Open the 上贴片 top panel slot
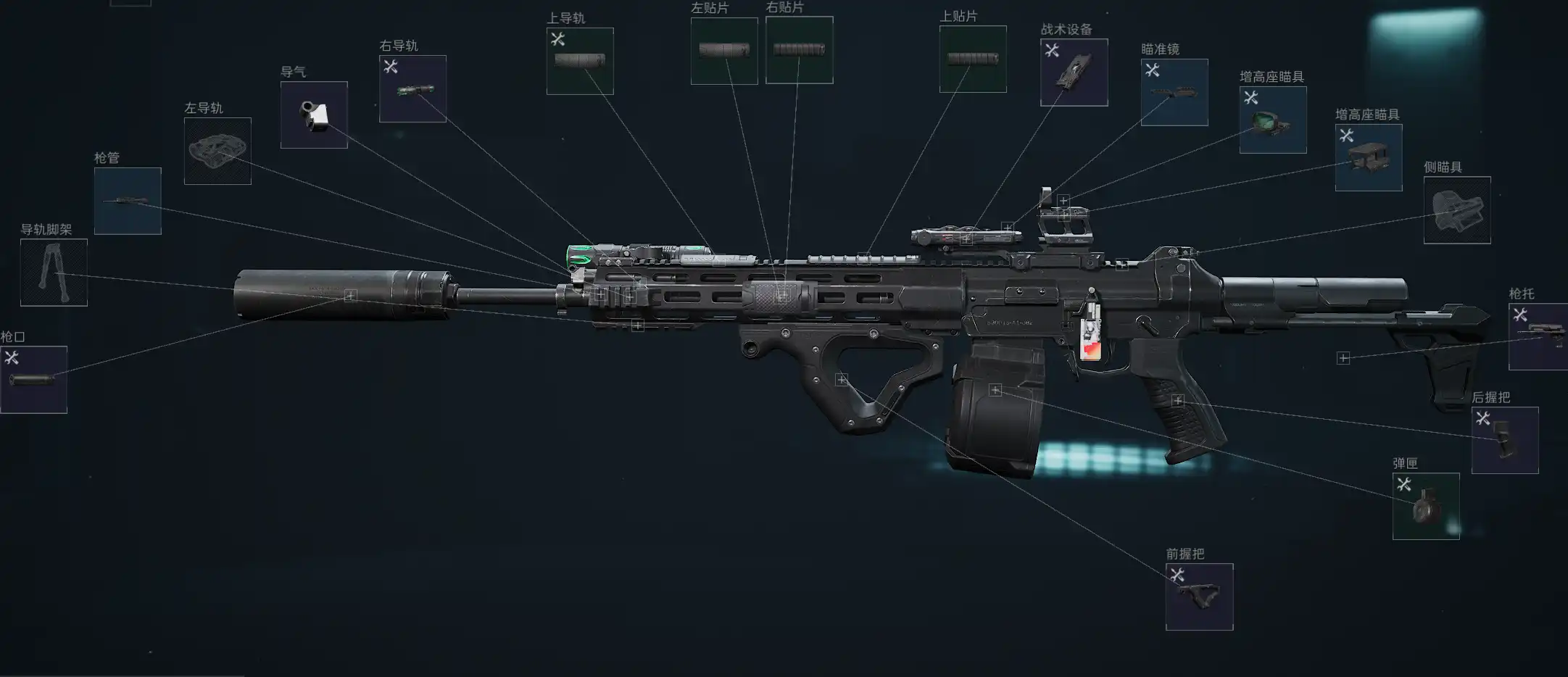1568x677 pixels. coord(973,59)
